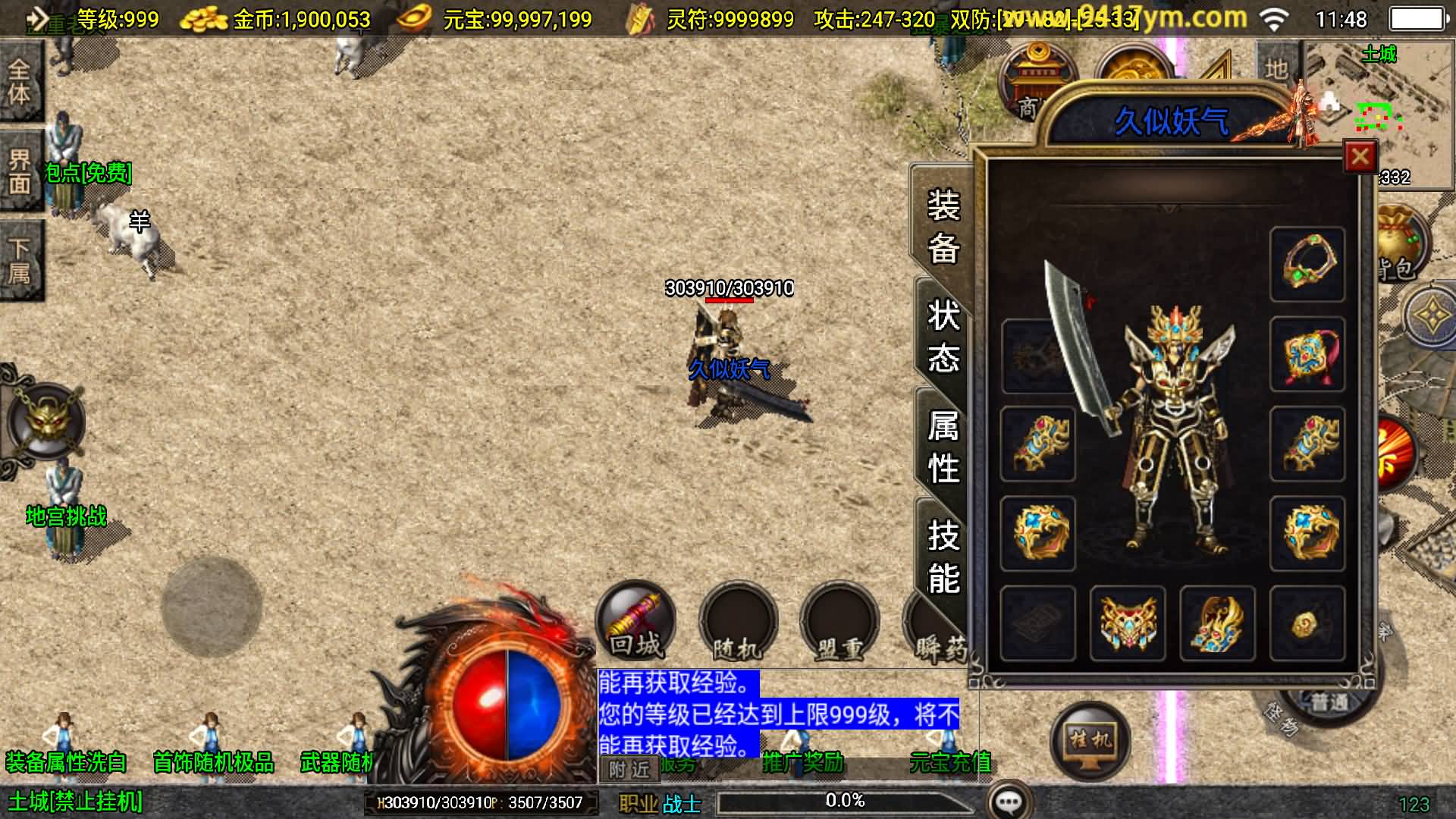
Task: Tap the 盟重 teleport icon
Action: pyautogui.click(x=843, y=622)
